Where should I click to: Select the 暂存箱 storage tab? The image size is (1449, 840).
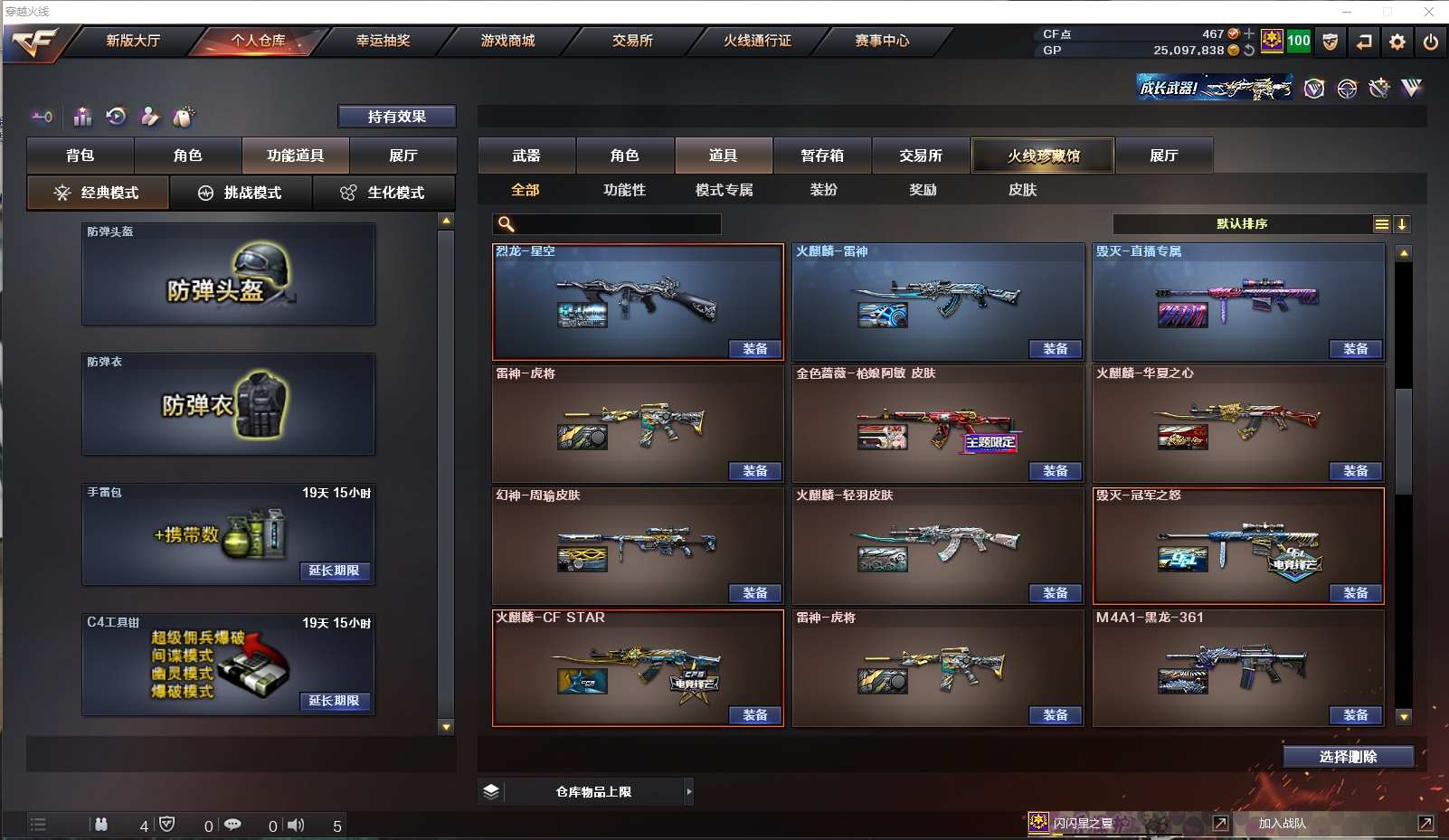click(x=822, y=156)
